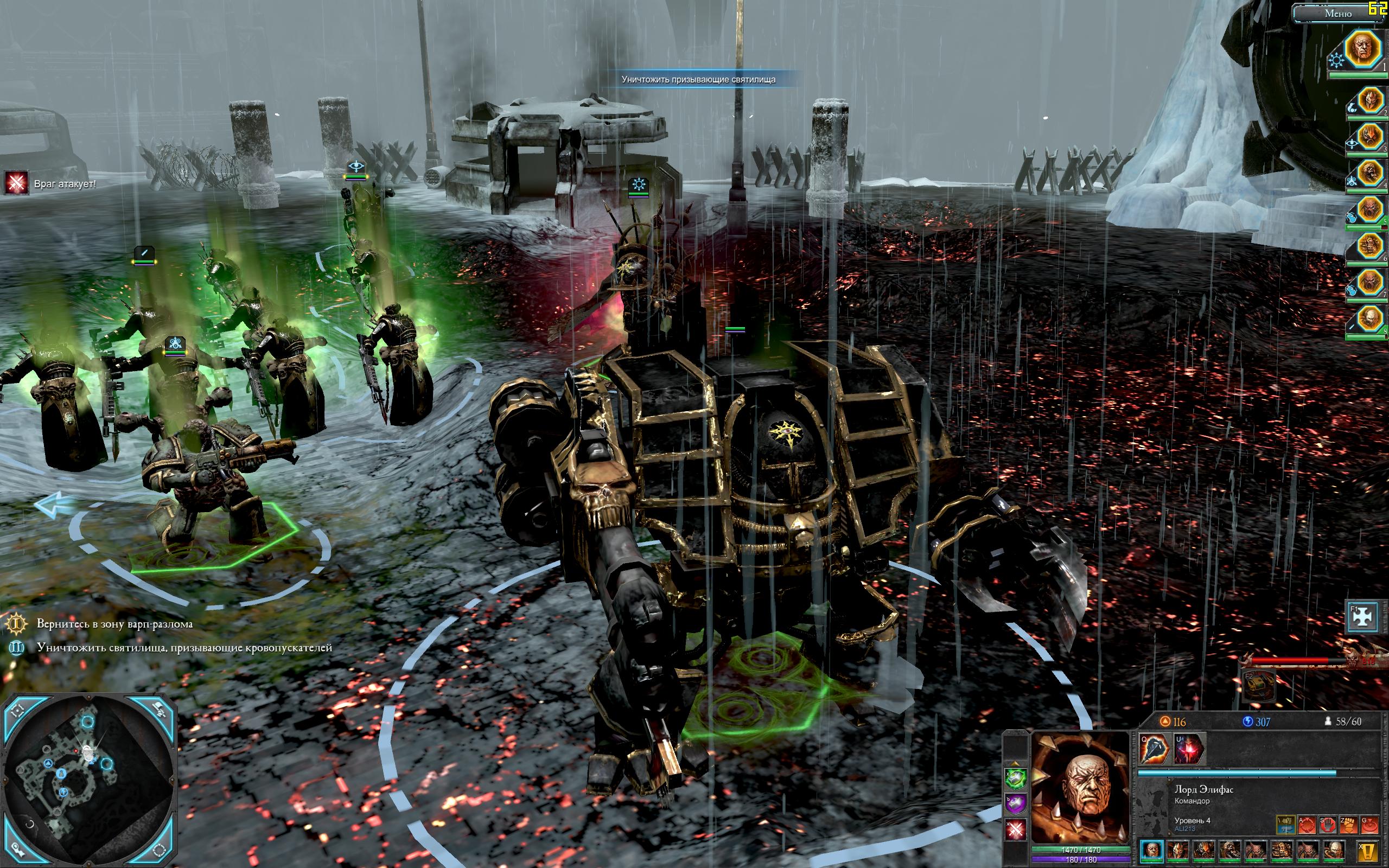Use the crossed swords ability icon
Image resolution: width=1389 pixels, height=868 pixels.
coord(1016,829)
